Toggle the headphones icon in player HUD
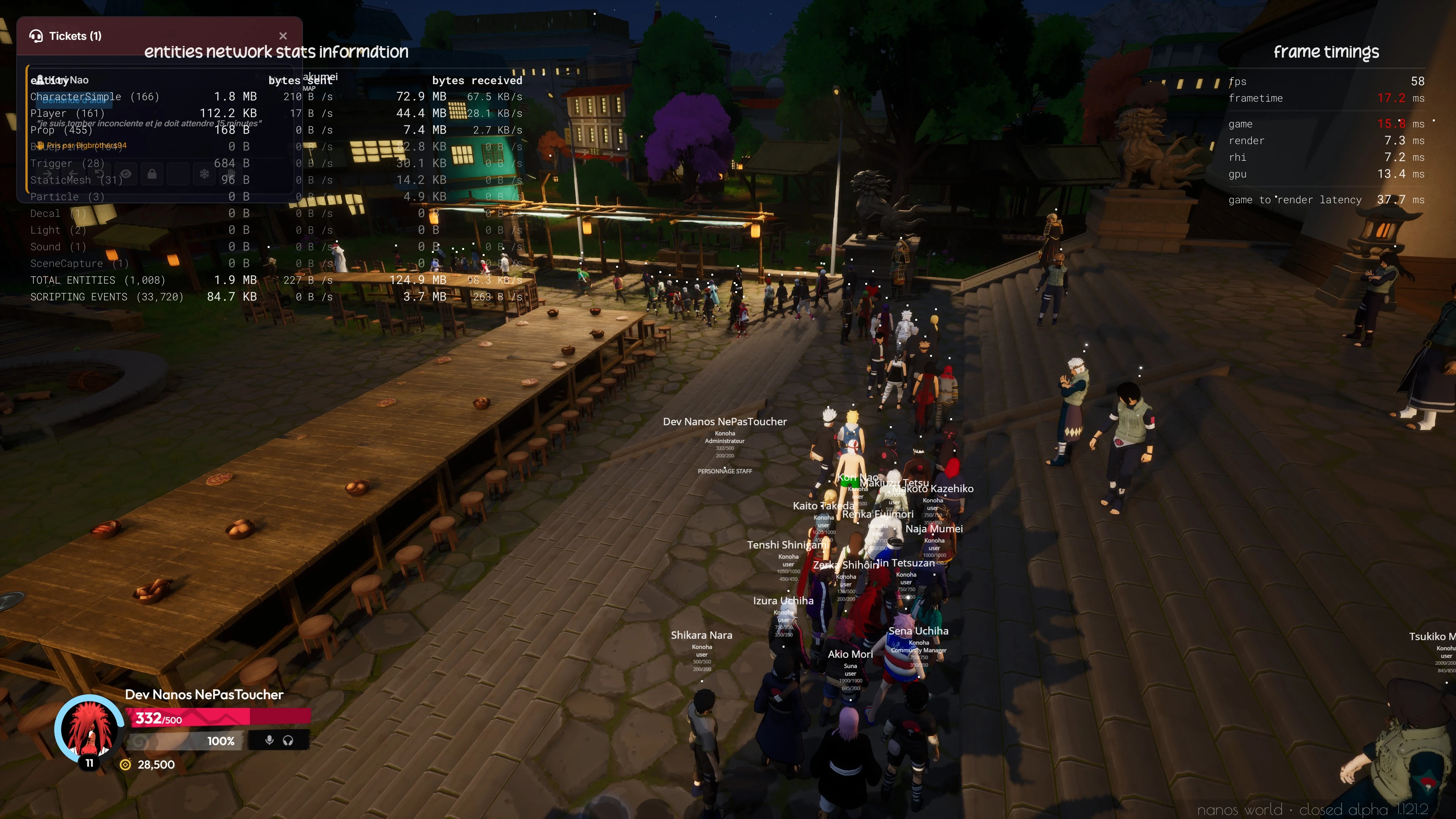Image resolution: width=1456 pixels, height=819 pixels. [x=288, y=741]
